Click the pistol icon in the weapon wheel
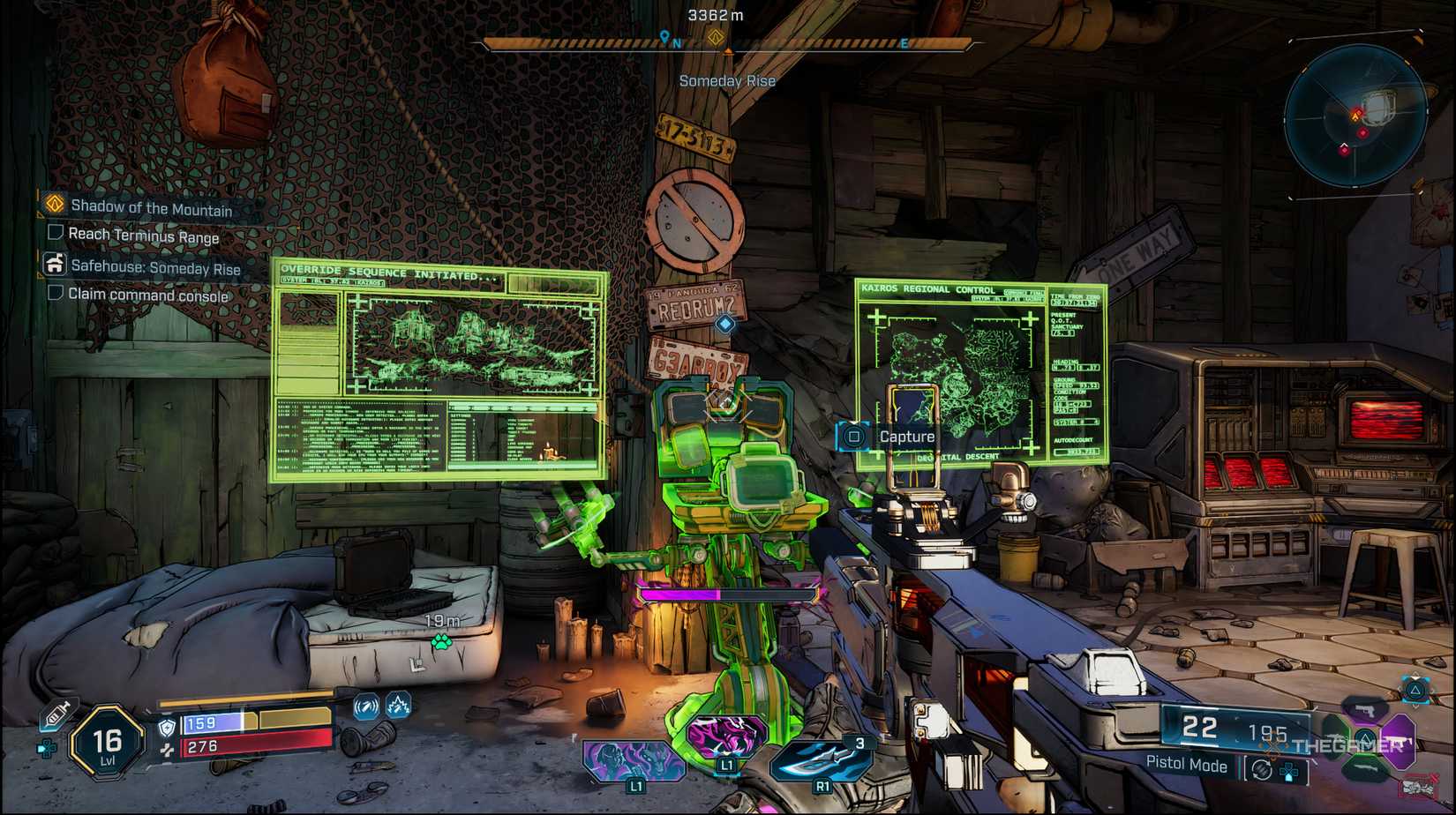Screen dimensions: 1456x815 tap(1365, 711)
